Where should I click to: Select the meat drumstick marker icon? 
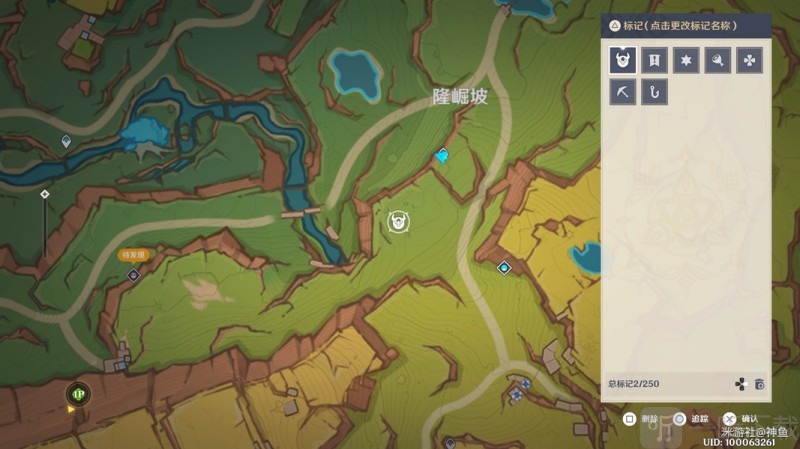(x=717, y=61)
